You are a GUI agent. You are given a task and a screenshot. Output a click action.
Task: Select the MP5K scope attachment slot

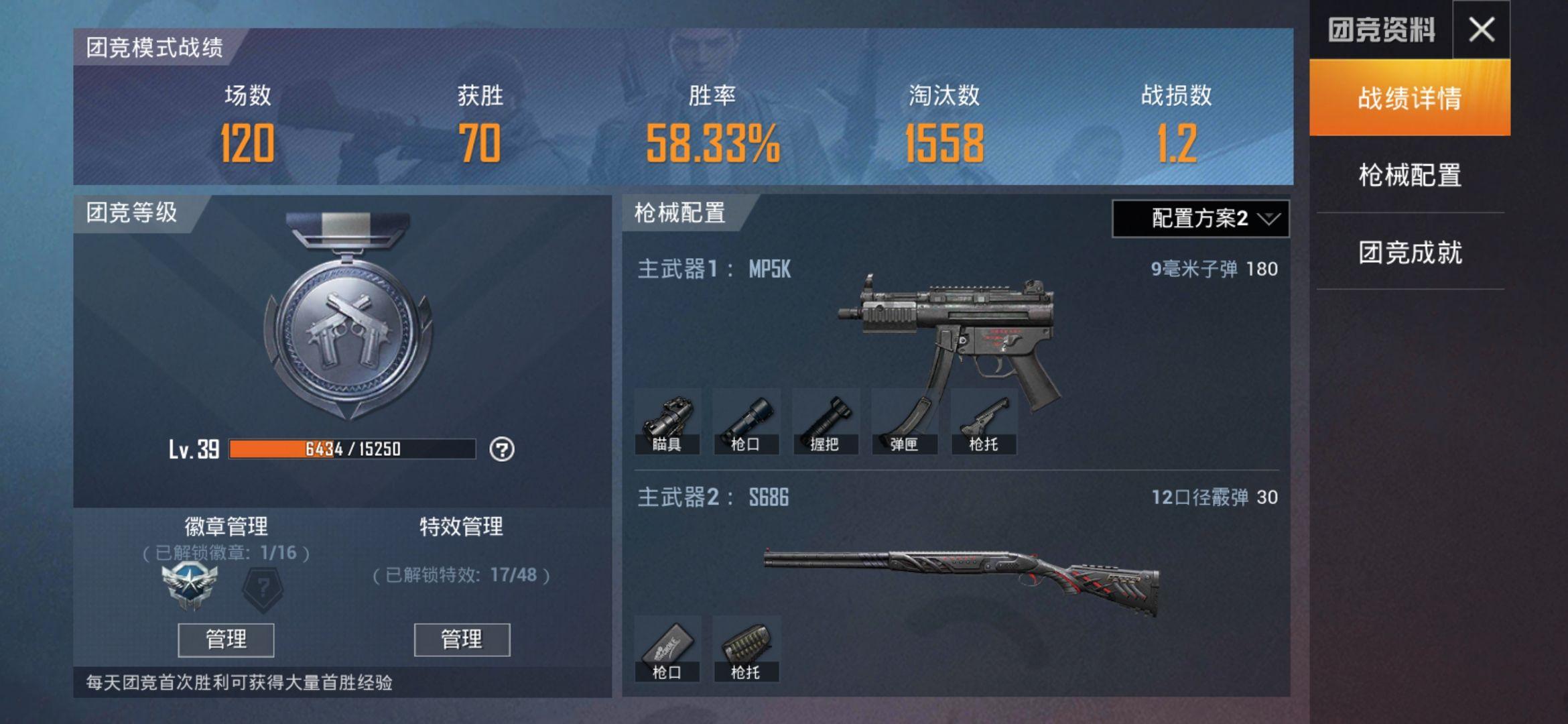click(x=667, y=422)
